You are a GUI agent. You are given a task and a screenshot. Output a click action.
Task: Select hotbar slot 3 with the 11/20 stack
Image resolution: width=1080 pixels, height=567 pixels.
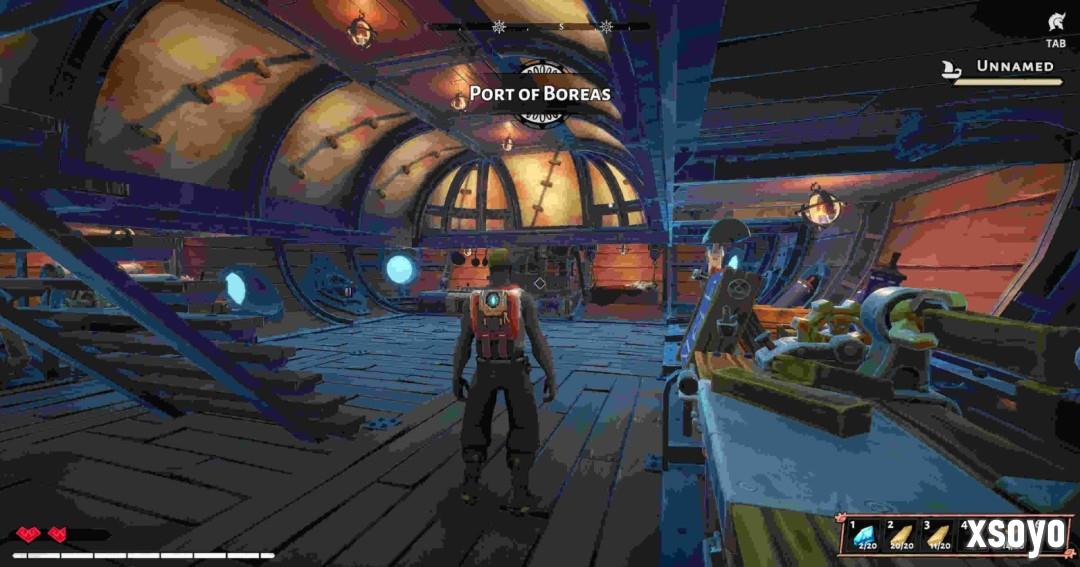pos(938,535)
